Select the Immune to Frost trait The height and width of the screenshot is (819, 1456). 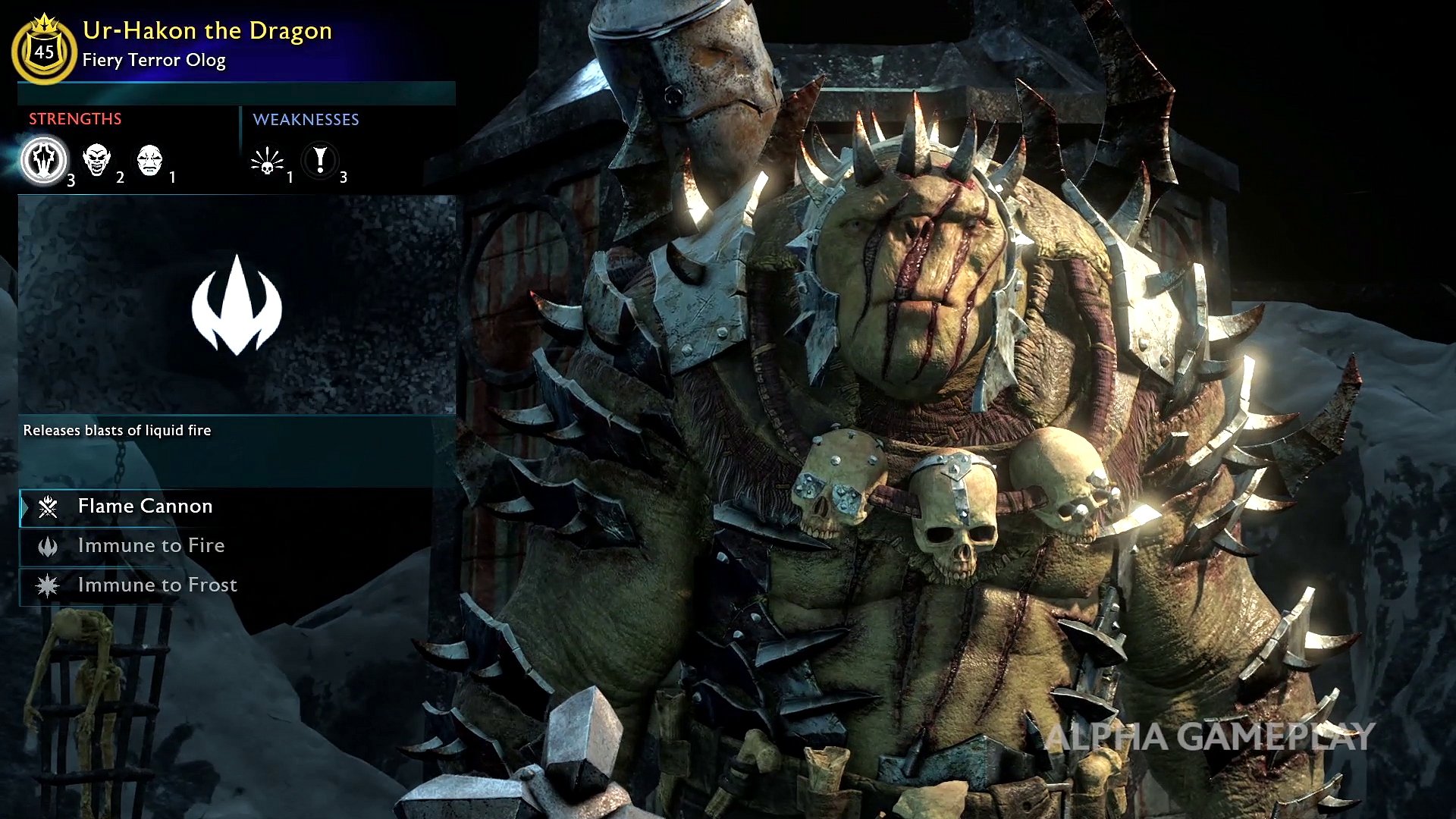tap(156, 585)
